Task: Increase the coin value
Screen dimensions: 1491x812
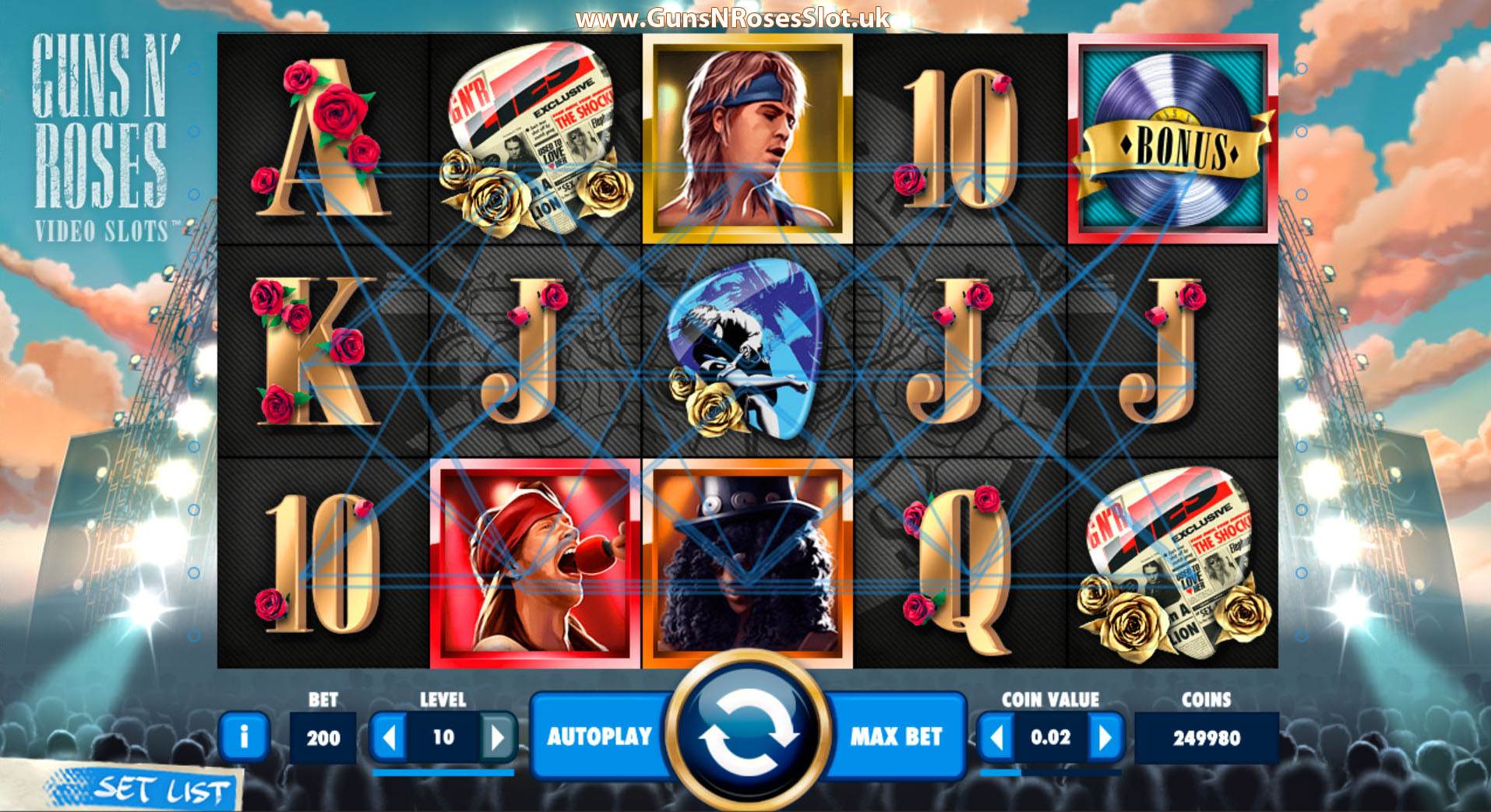Action: [x=1105, y=736]
